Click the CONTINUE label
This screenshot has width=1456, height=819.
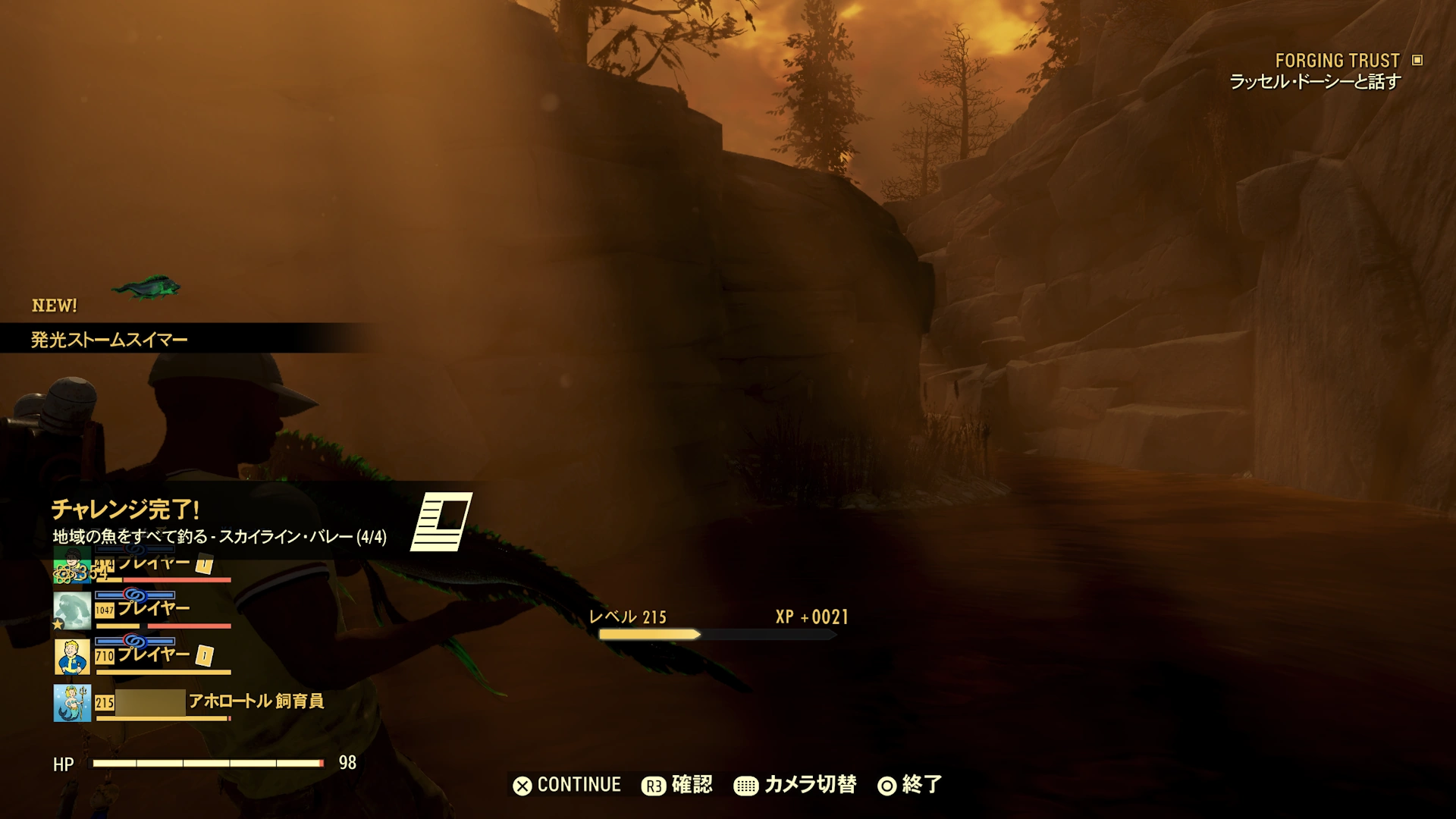click(x=579, y=785)
